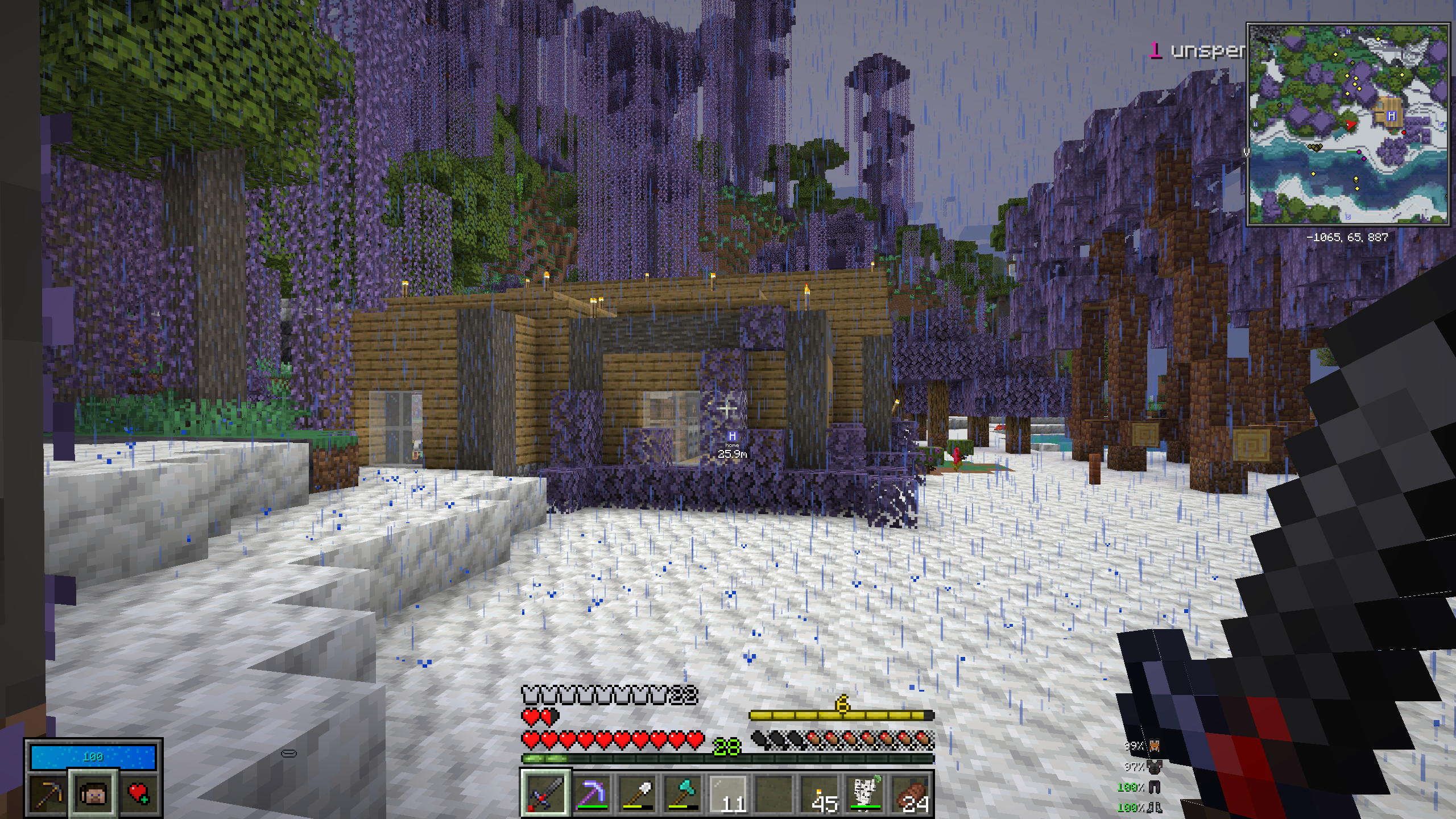Select the teal axe hotbar slot
Image resolution: width=1456 pixels, height=819 pixels.
(x=682, y=793)
